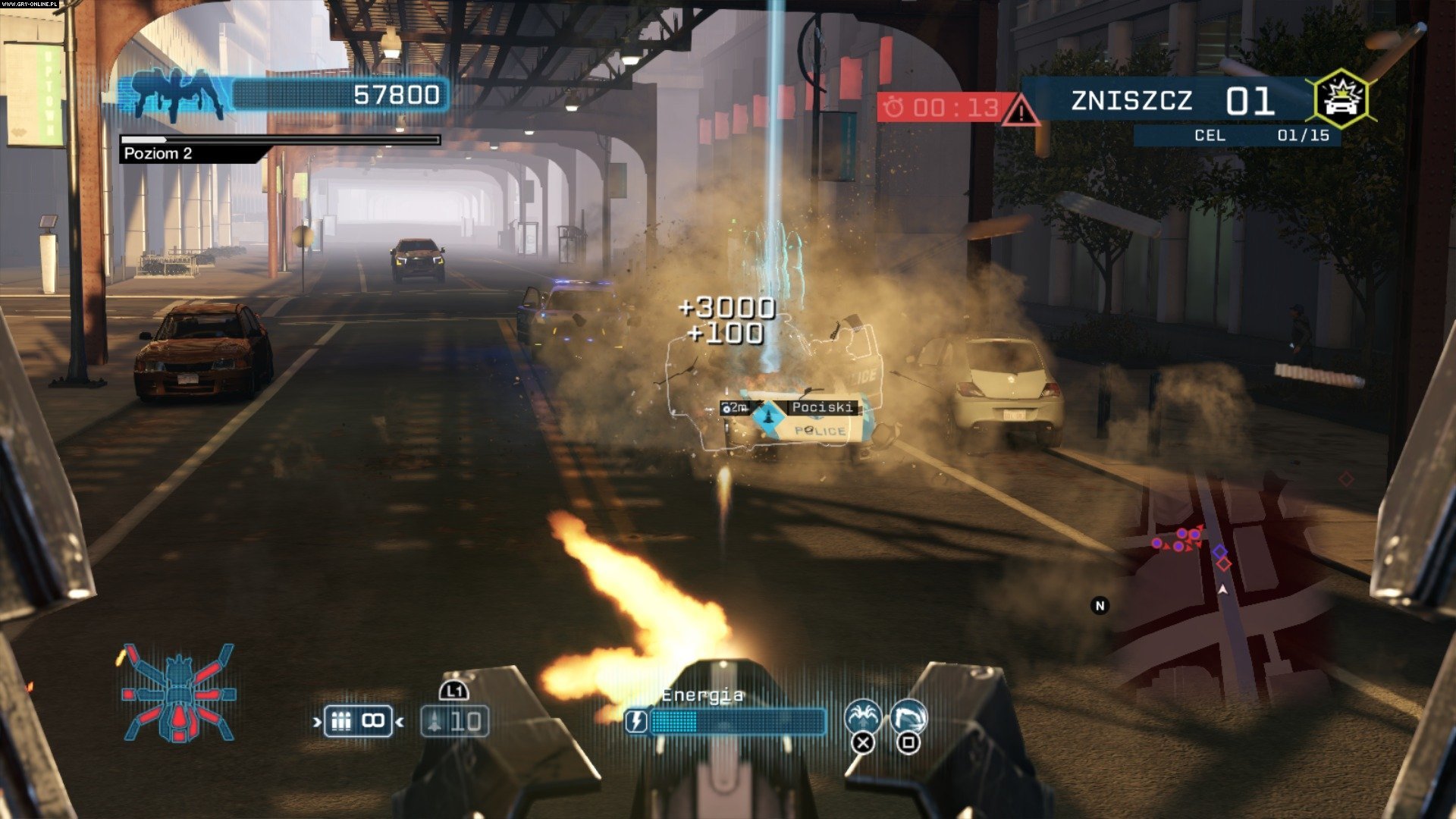Viewport: 1456px width, 819px height.
Task: Select the Pociski pickup marker
Action: tap(767, 413)
